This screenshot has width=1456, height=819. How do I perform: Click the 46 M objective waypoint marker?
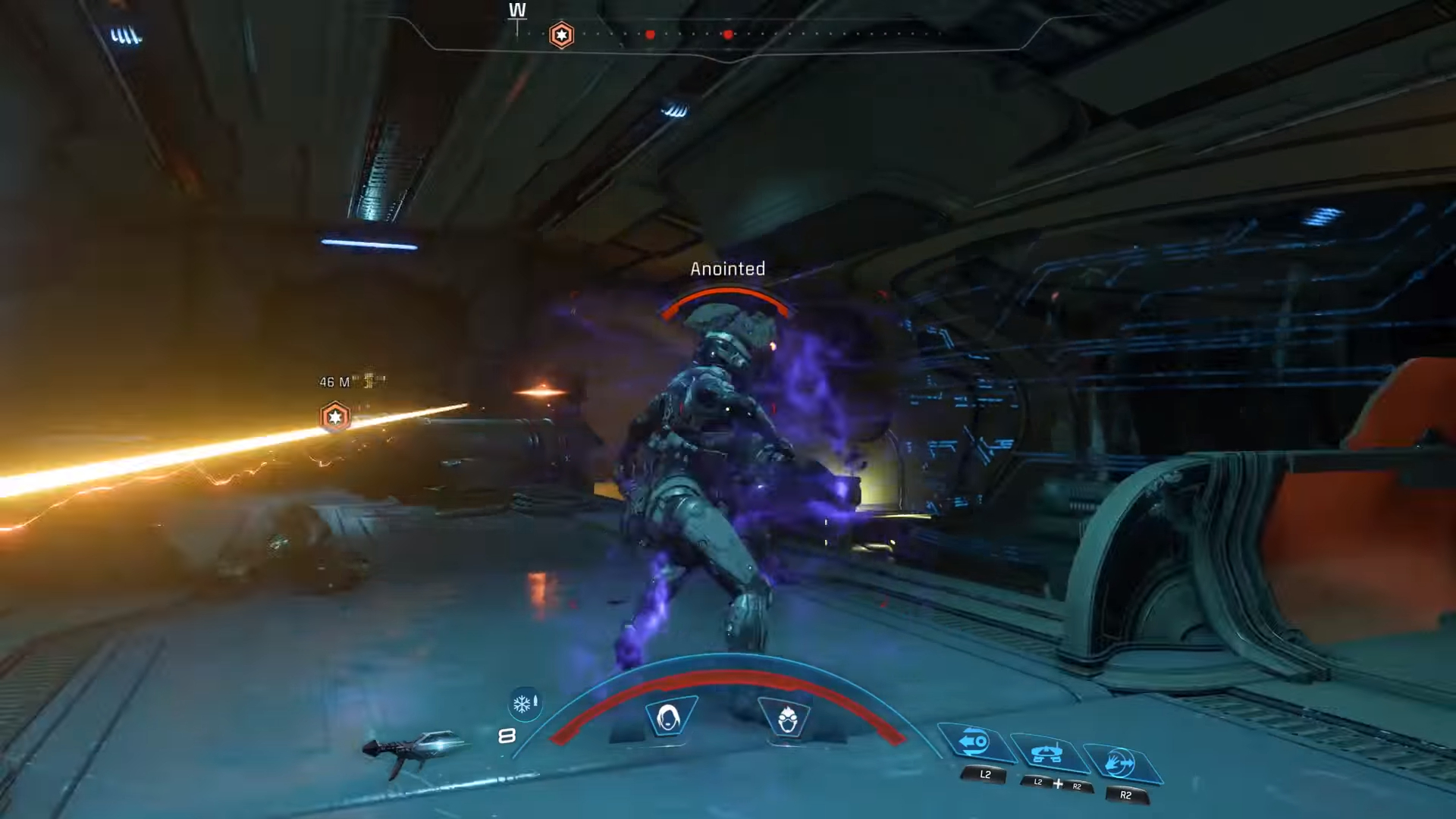click(334, 417)
